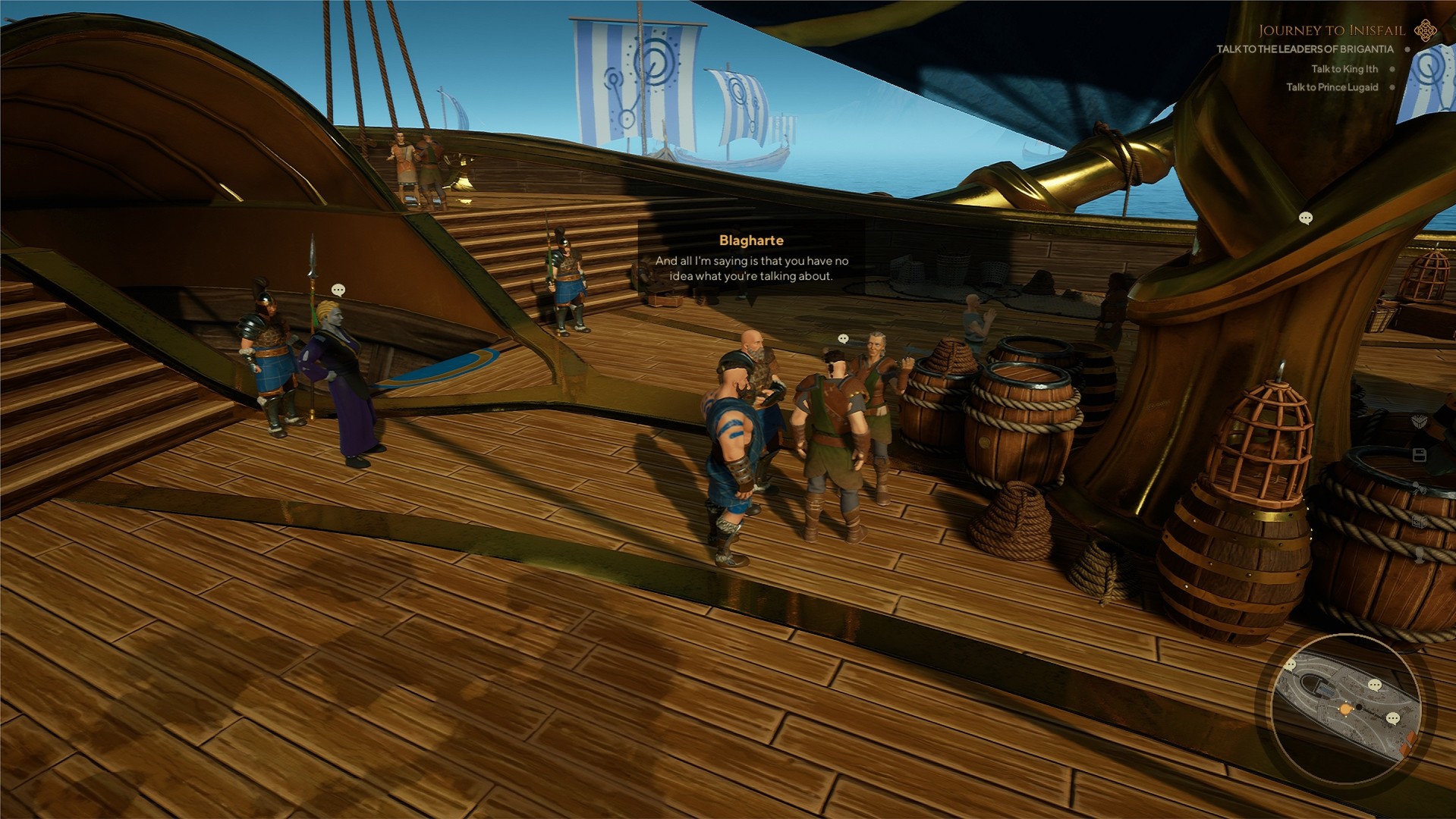This screenshot has width=1456, height=819.
Task: Select the hammer tool icon on the right edge
Action: (x=1418, y=488)
